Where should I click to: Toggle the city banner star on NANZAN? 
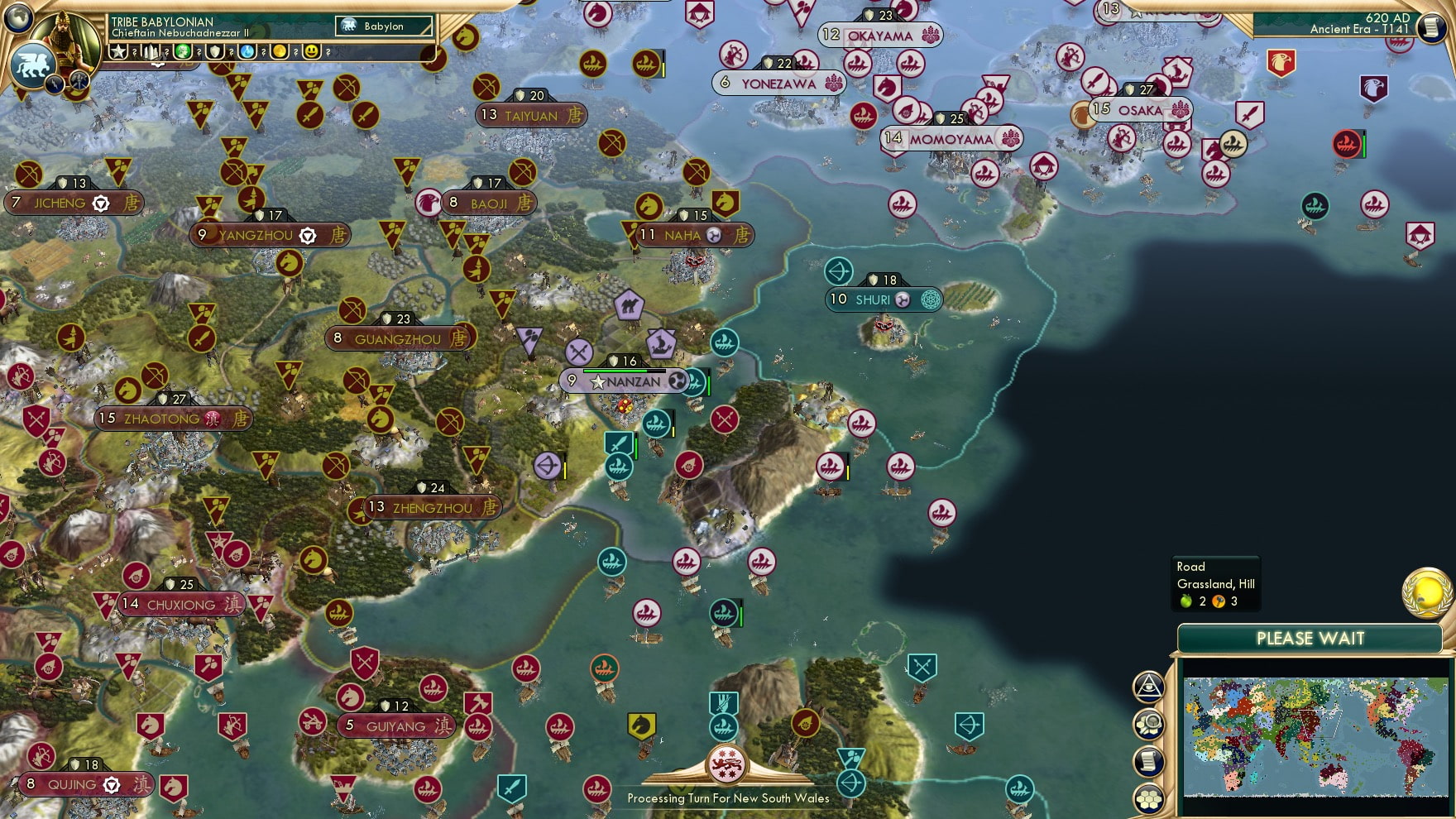pyautogui.click(x=597, y=382)
